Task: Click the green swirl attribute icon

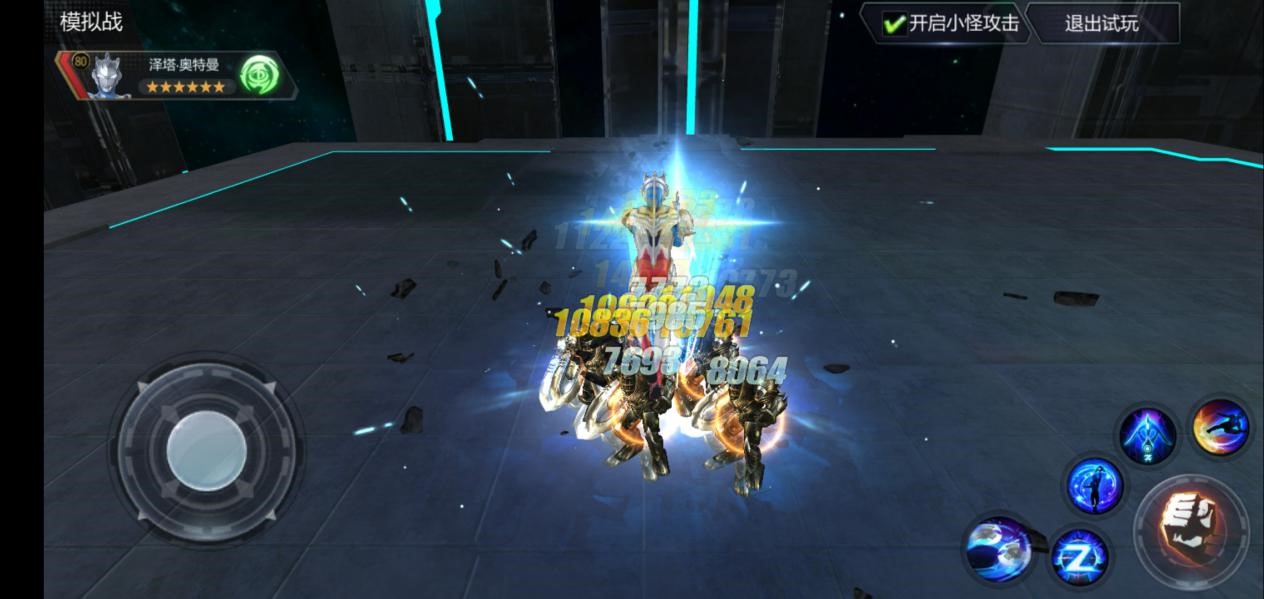Action: 258,75
